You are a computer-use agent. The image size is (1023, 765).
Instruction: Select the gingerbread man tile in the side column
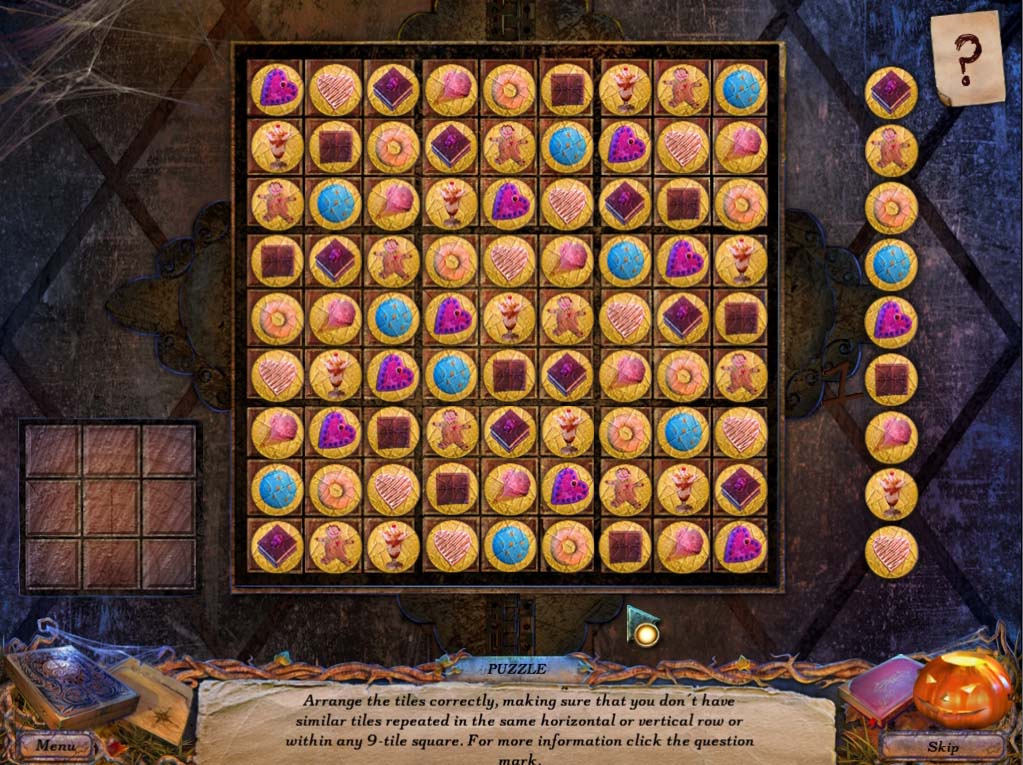(x=891, y=150)
